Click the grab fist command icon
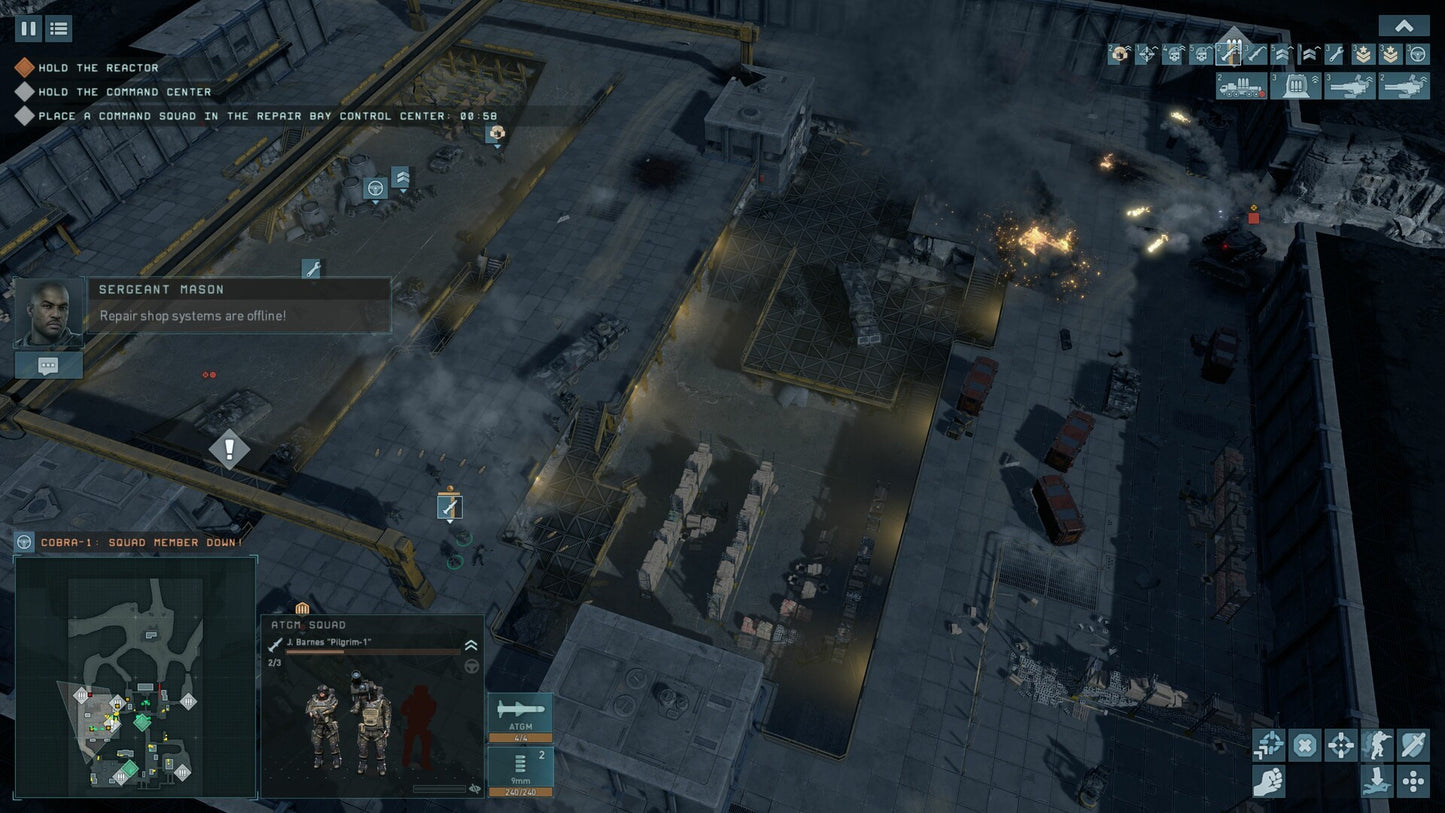The width and height of the screenshot is (1445, 813). (1269, 781)
